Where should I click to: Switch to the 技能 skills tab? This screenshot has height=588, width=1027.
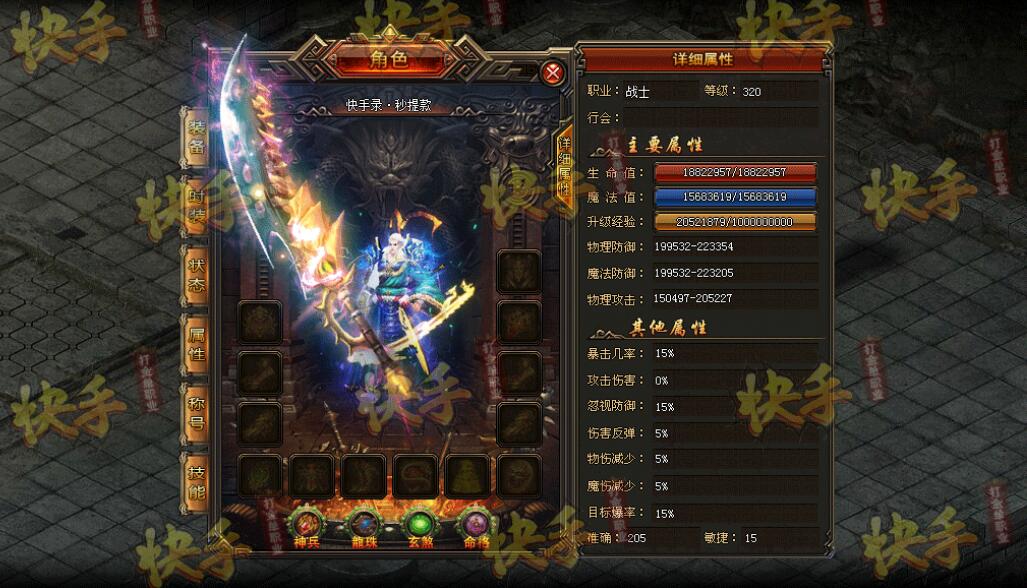point(196,481)
